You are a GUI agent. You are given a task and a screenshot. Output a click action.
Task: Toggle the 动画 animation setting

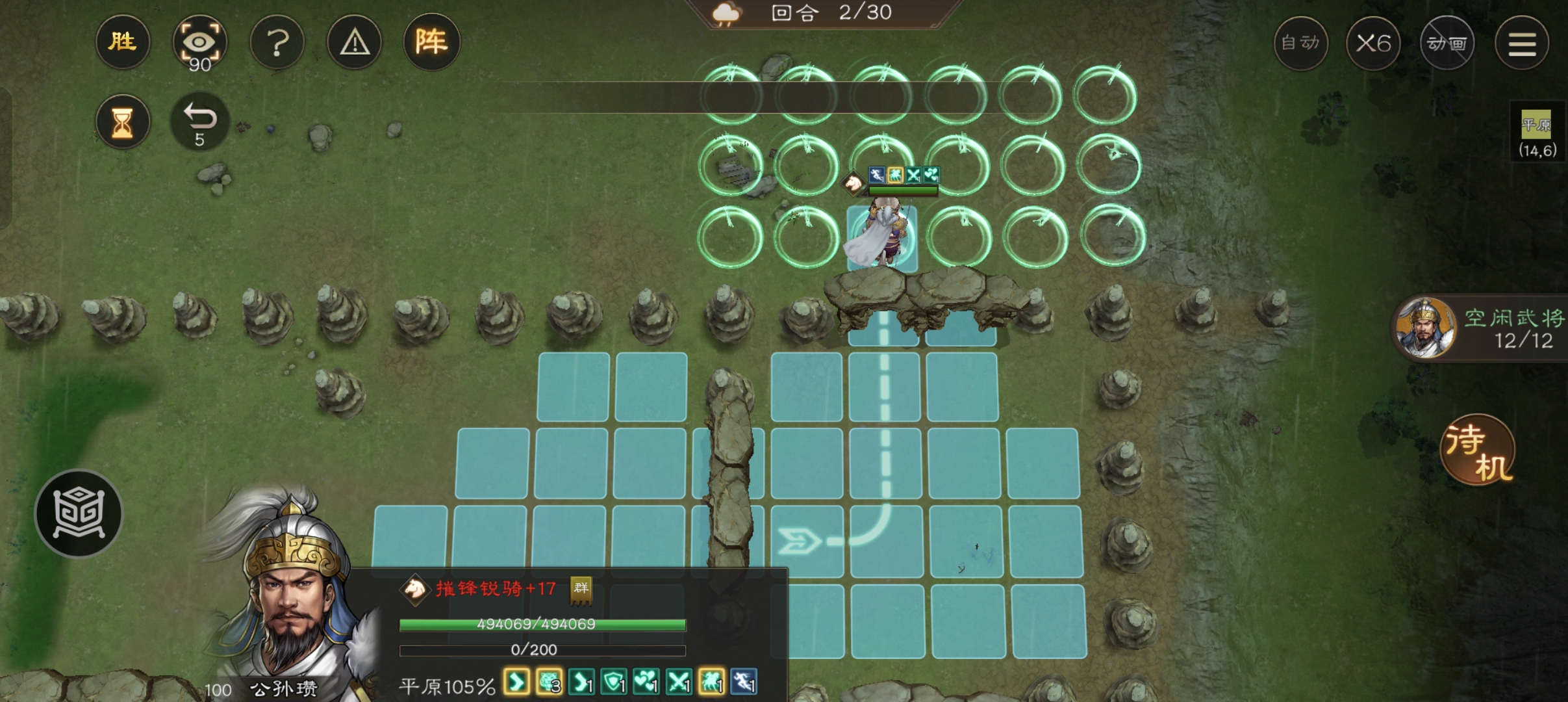pos(1447,44)
